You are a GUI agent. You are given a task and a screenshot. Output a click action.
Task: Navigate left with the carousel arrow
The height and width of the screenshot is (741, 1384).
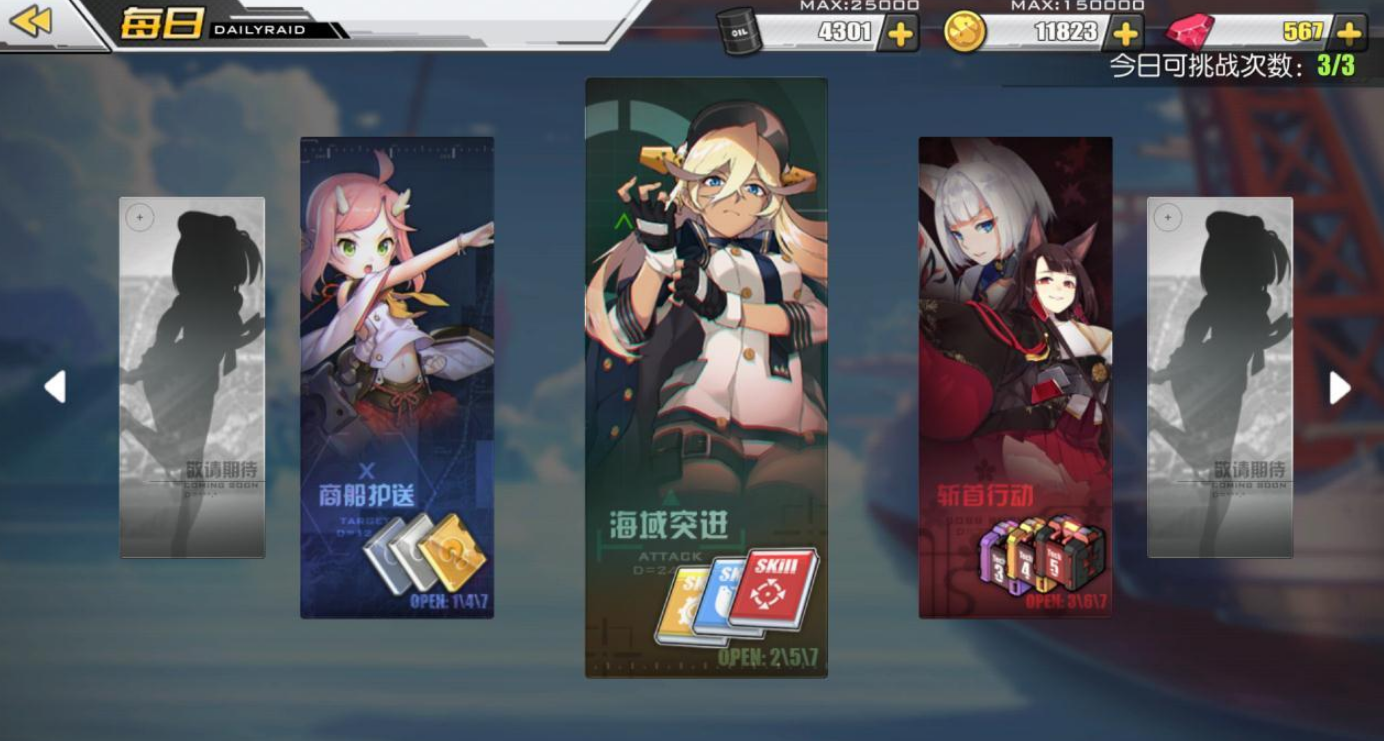55,388
